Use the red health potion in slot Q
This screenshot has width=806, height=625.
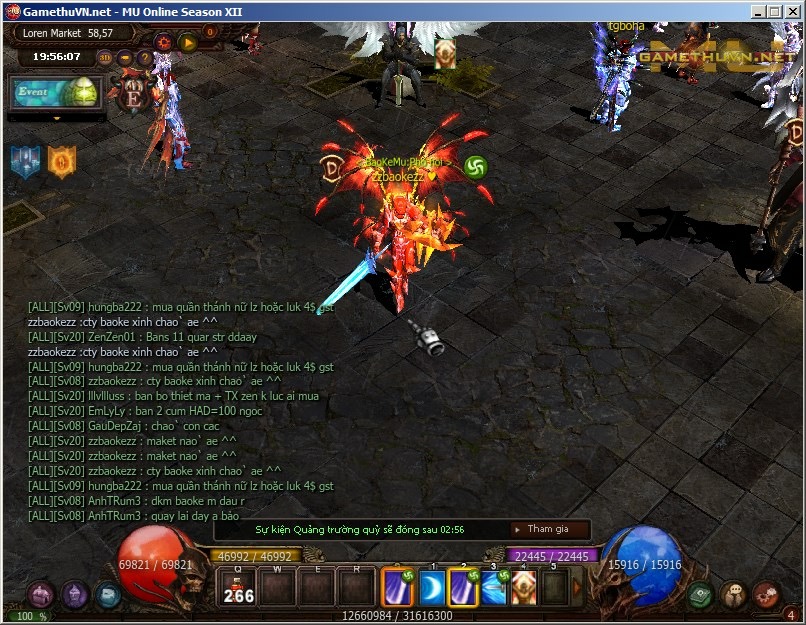point(238,586)
